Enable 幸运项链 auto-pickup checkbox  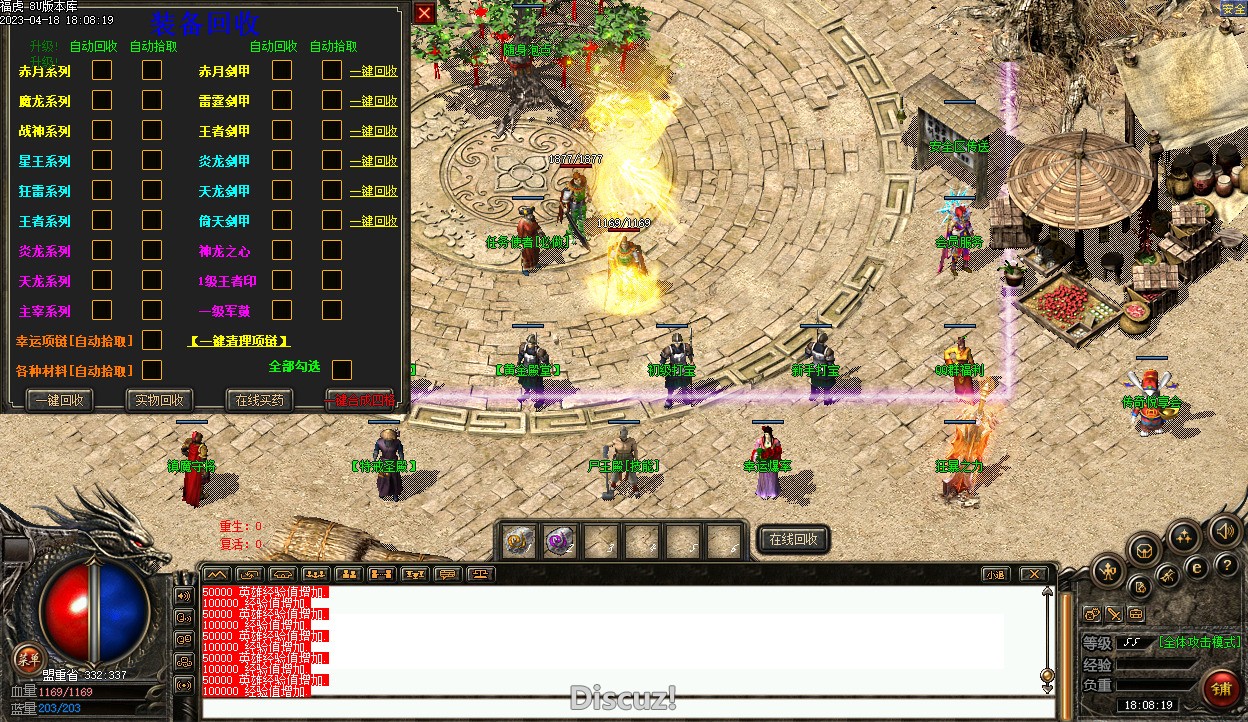[152, 341]
